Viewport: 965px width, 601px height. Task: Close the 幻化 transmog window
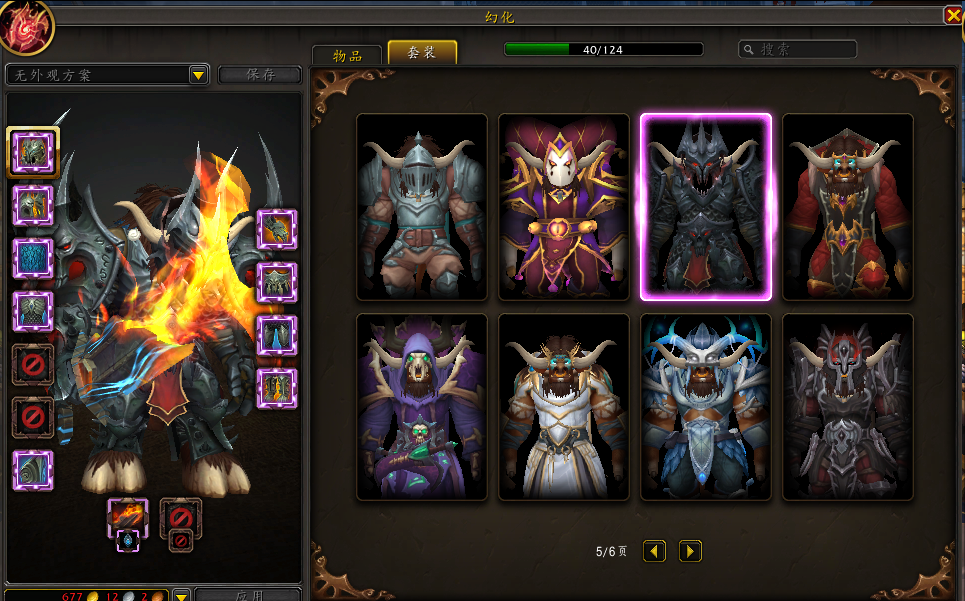952,15
